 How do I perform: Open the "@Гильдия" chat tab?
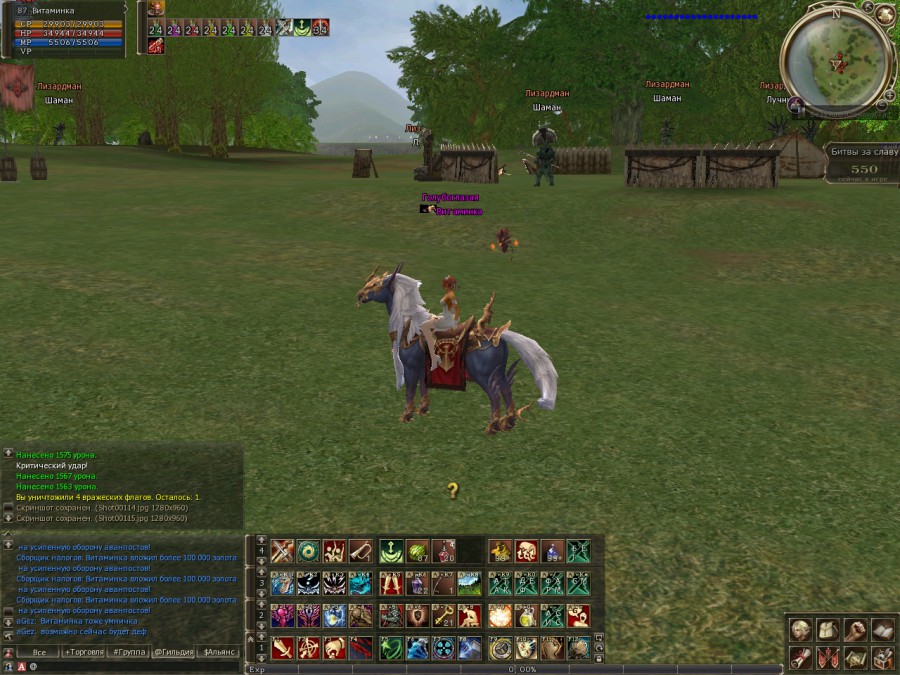(x=174, y=651)
